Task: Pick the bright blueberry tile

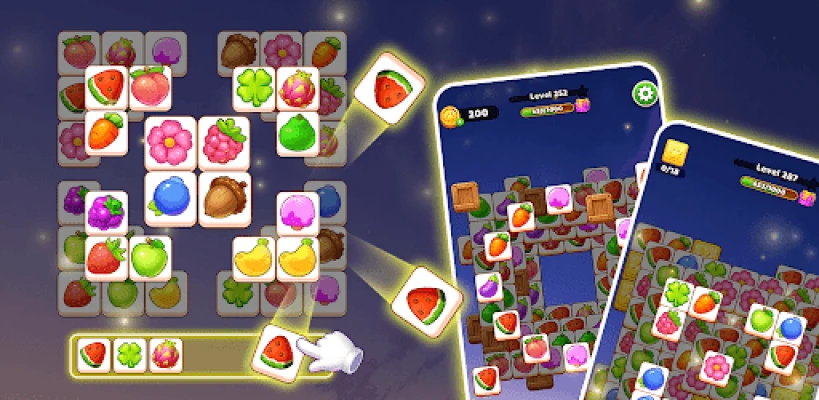Action: [x=170, y=198]
